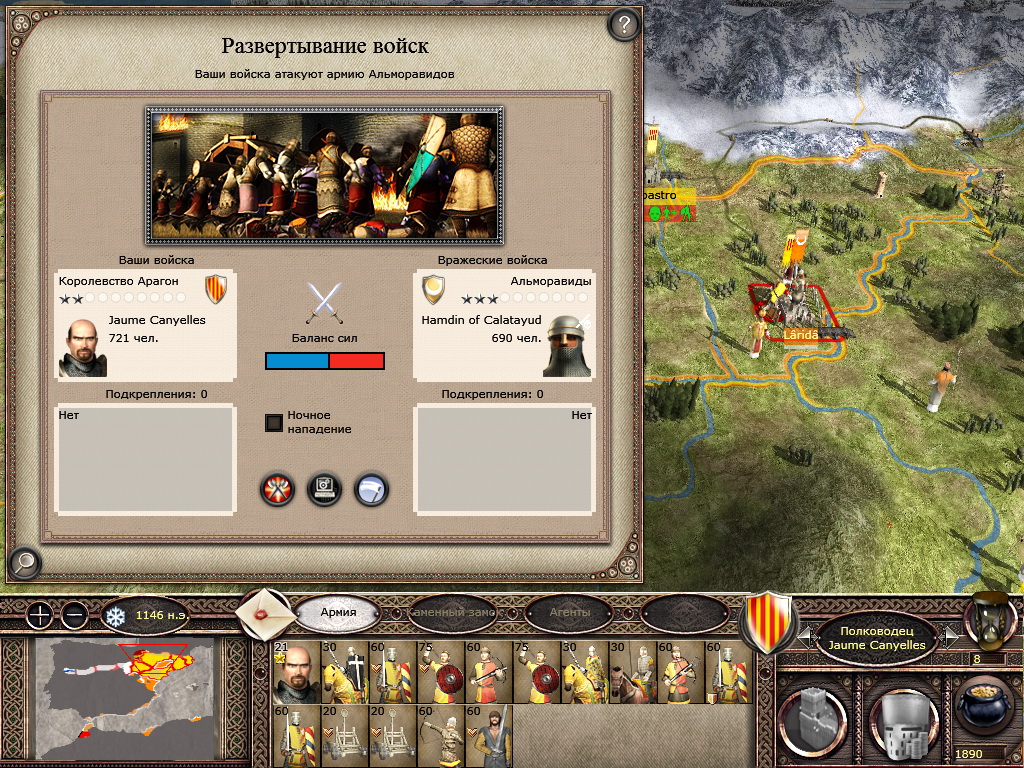Image resolution: width=1024 pixels, height=768 pixels.
Task: Open the Aragon faction shield overview
Action: [771, 622]
